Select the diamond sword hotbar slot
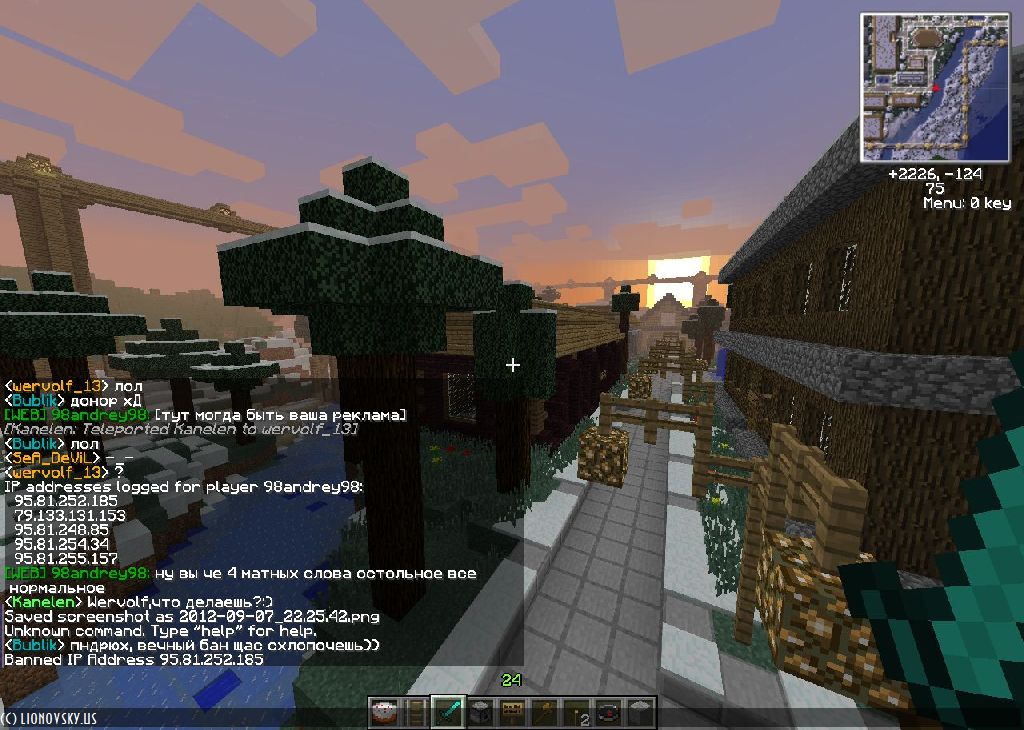Viewport: 1024px width, 730px height. 449,712
